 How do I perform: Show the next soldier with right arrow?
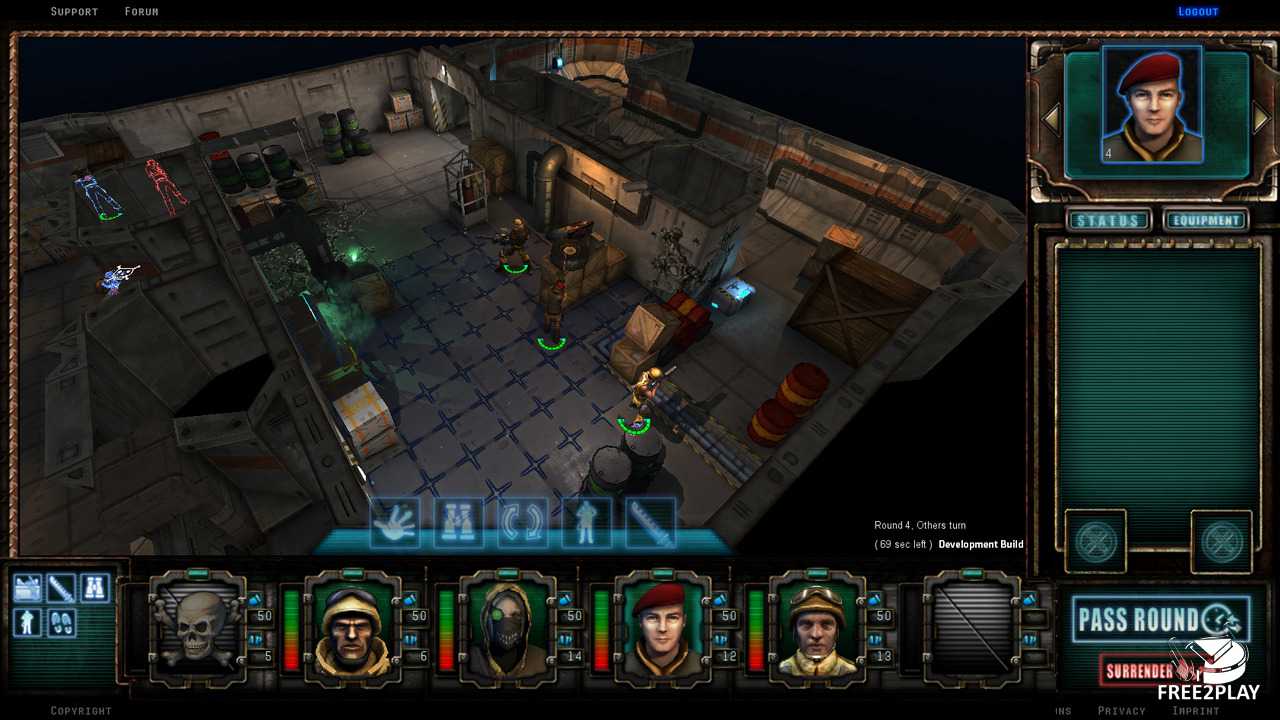[1261, 118]
